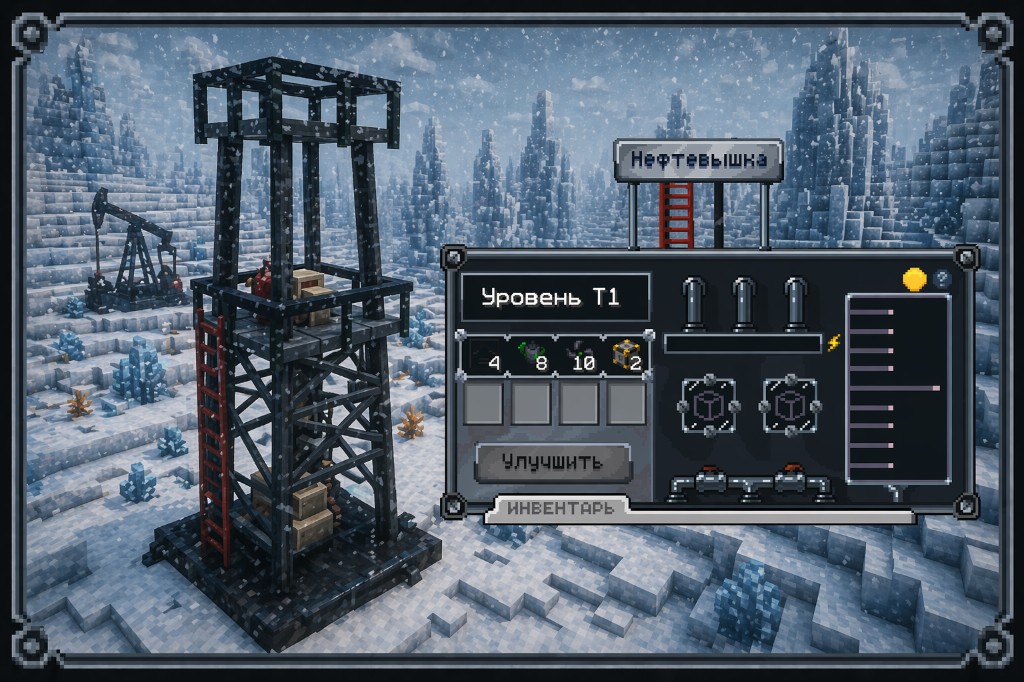
Task: Select the upgrade material with count 10
Action: (579, 357)
